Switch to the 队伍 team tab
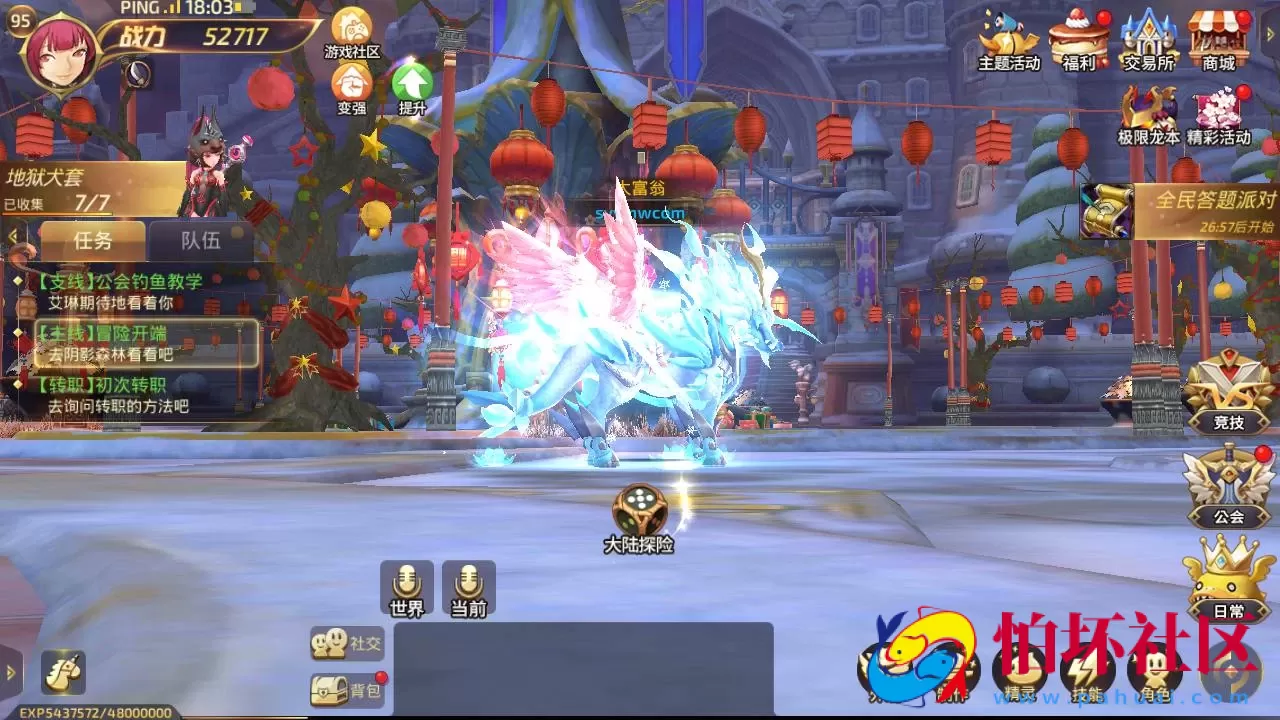Screen dimensions: 1280x720 [200, 238]
